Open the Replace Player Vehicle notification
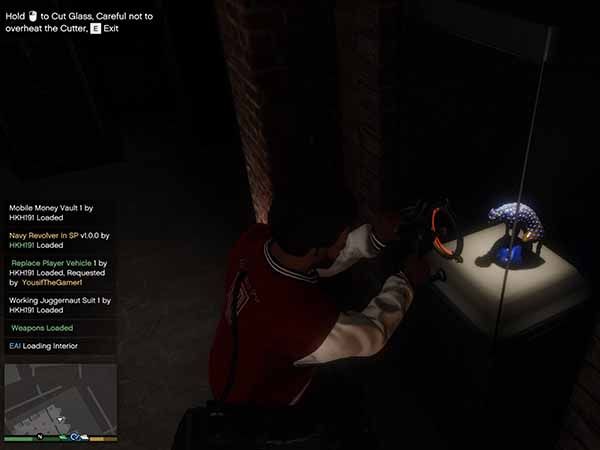The width and height of the screenshot is (600, 450). 58,272
